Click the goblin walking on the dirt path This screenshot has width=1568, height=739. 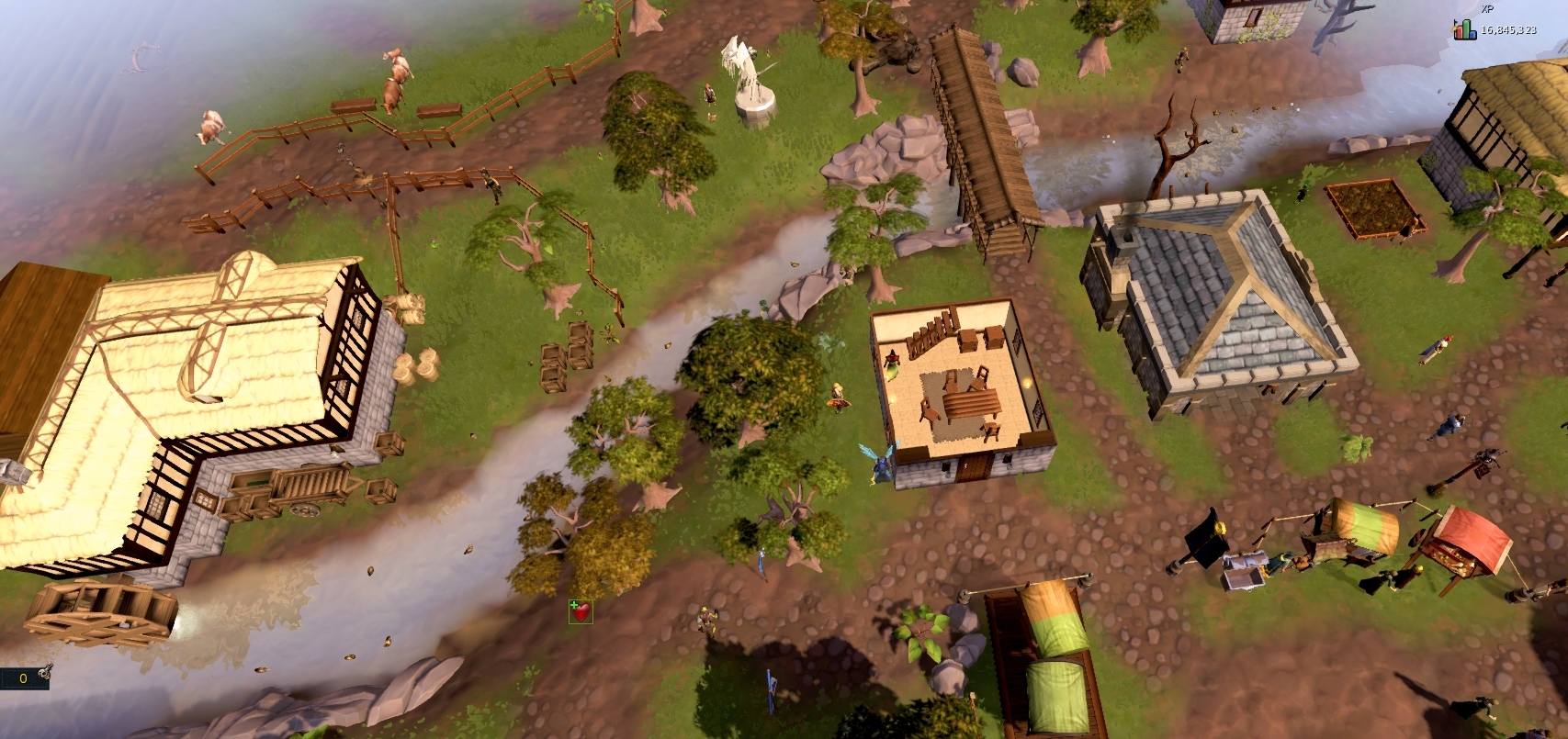click(x=705, y=619)
